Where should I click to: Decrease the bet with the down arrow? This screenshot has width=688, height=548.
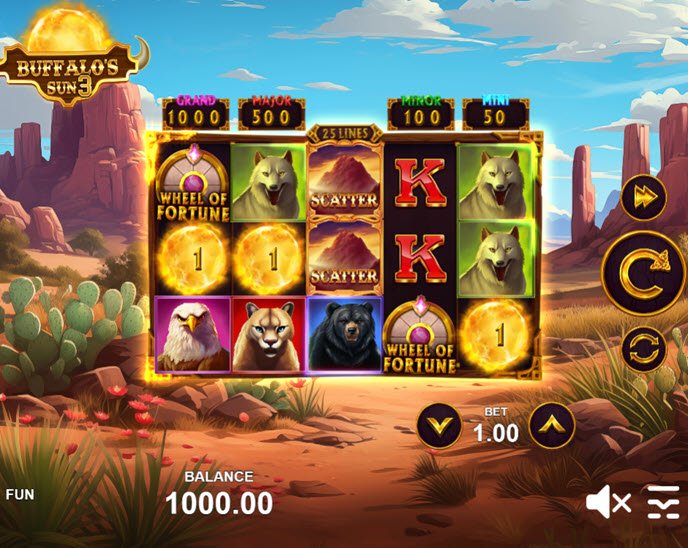click(439, 425)
